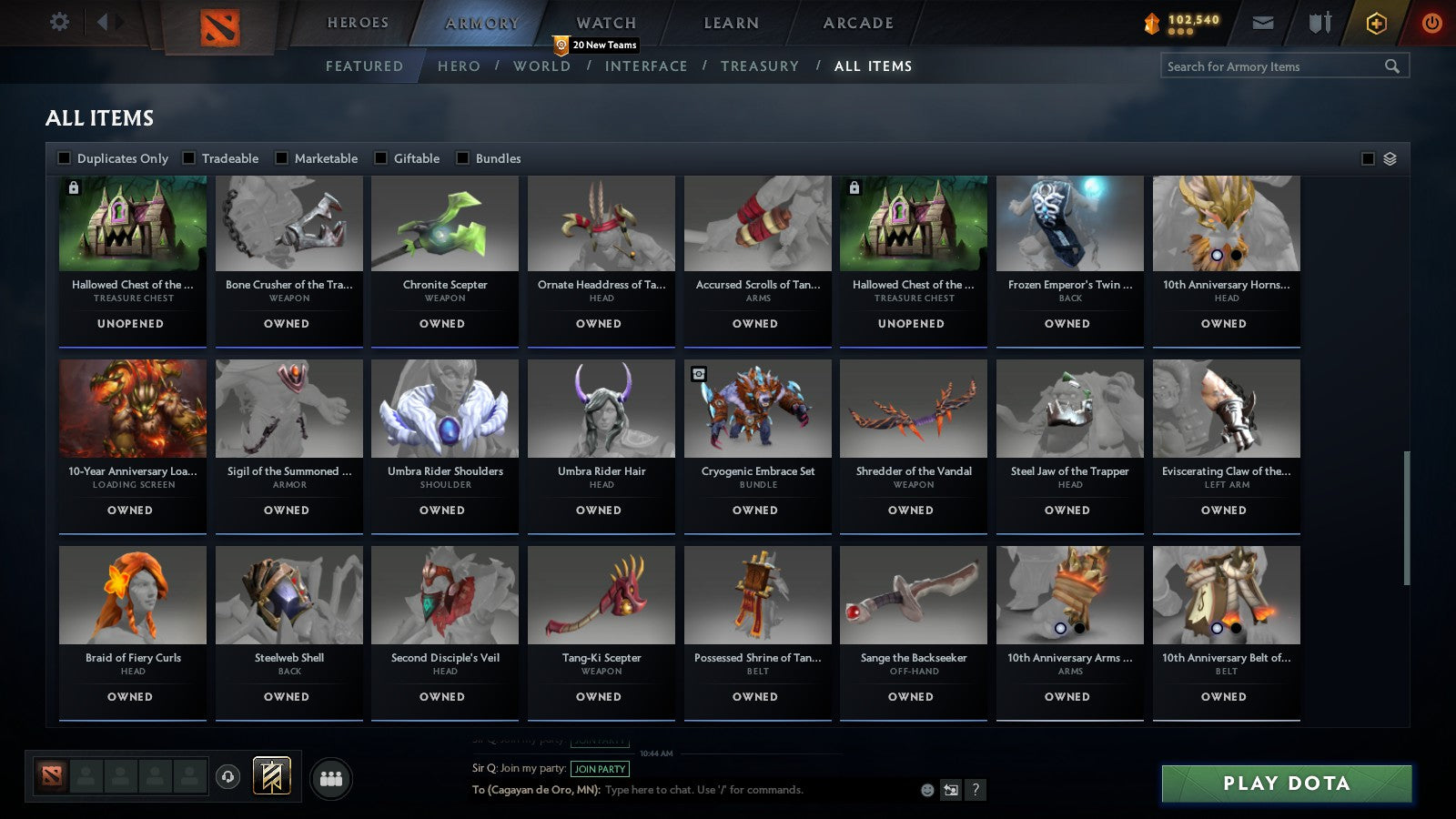Check the Marketable filter
The height and width of the screenshot is (819, 1456).
click(281, 157)
